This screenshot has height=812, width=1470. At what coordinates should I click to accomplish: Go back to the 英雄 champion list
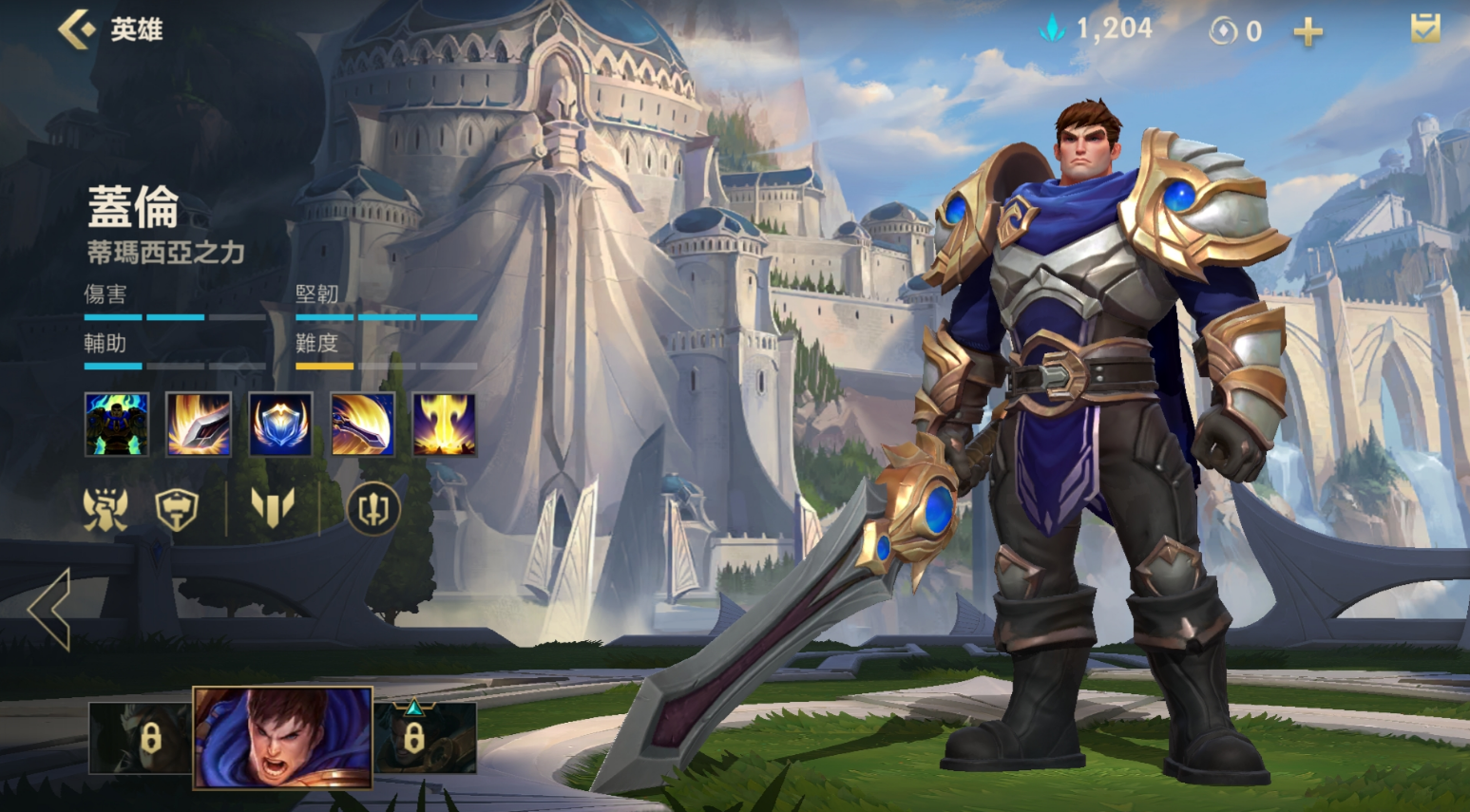(78, 29)
